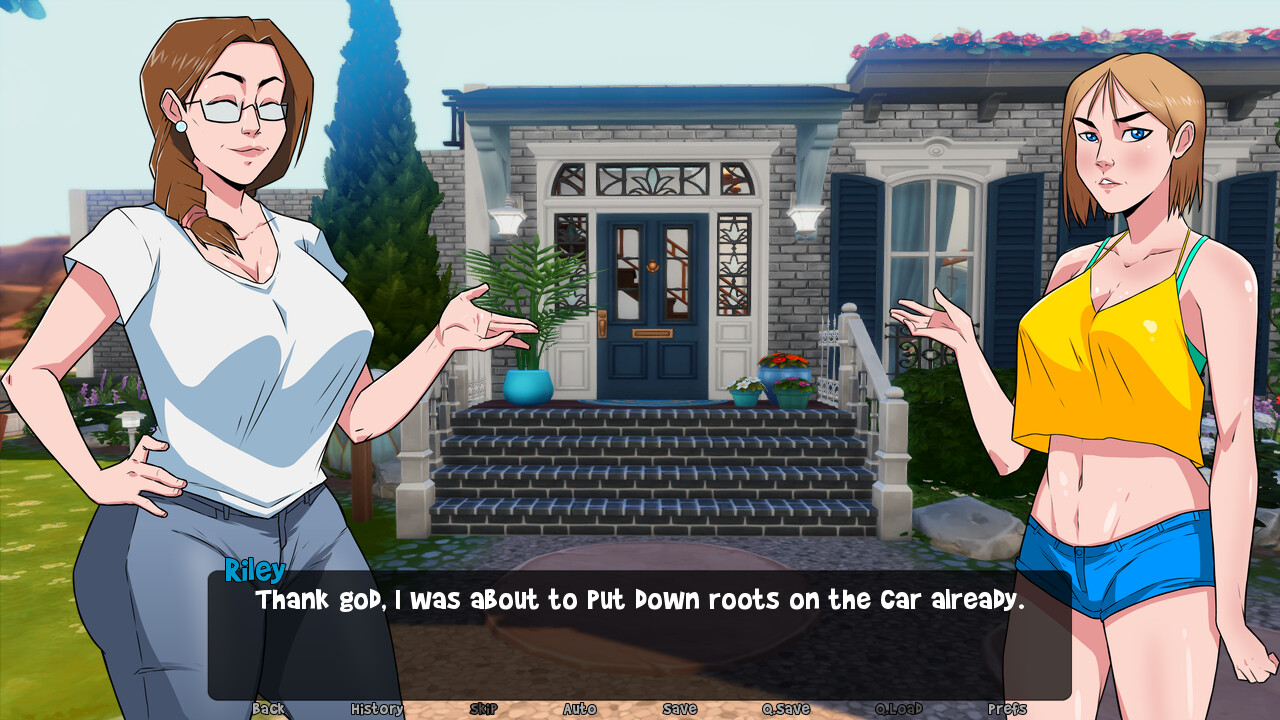Image resolution: width=1280 pixels, height=720 pixels.
Task: Open the dialogue History log
Action: (377, 709)
